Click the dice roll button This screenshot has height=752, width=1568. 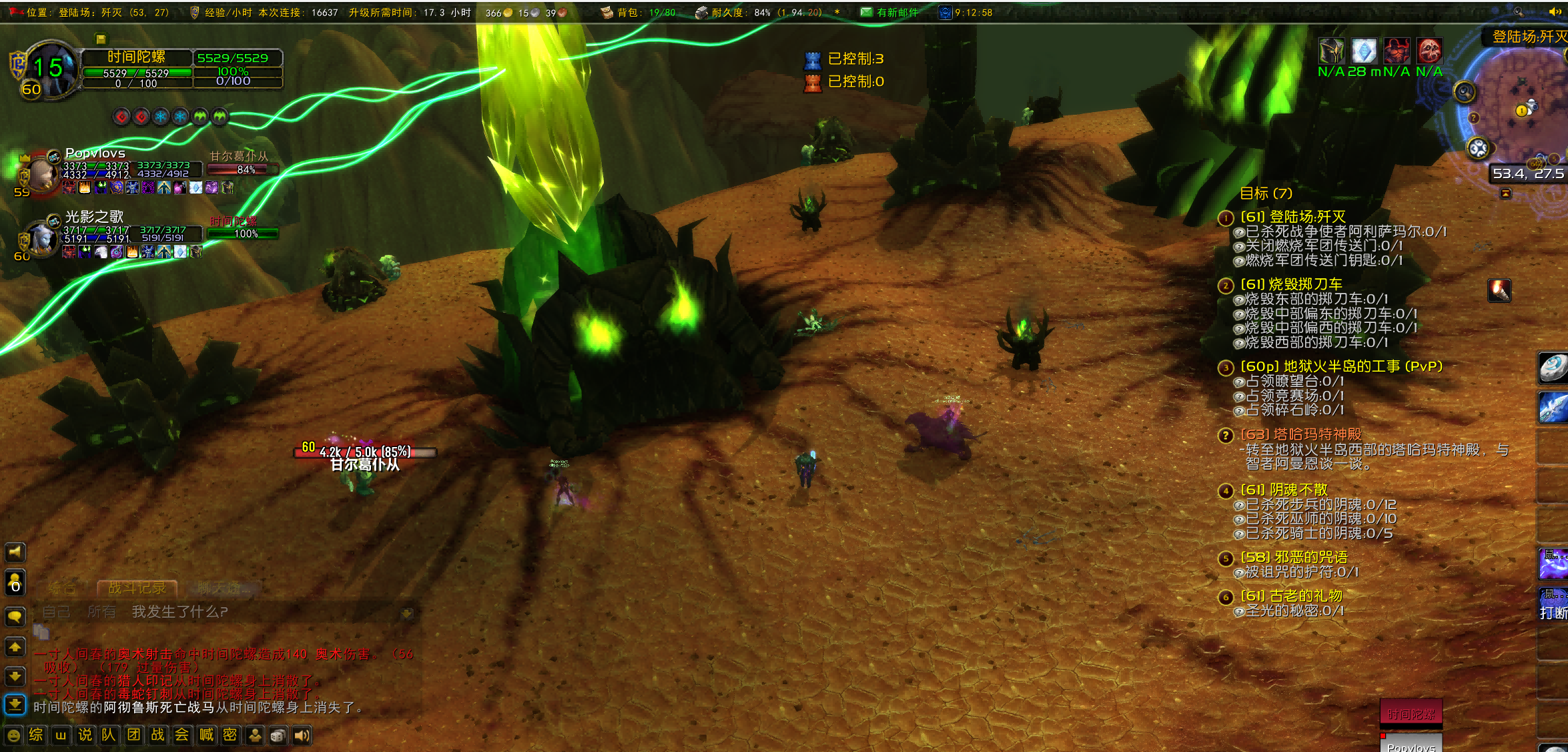[278, 735]
